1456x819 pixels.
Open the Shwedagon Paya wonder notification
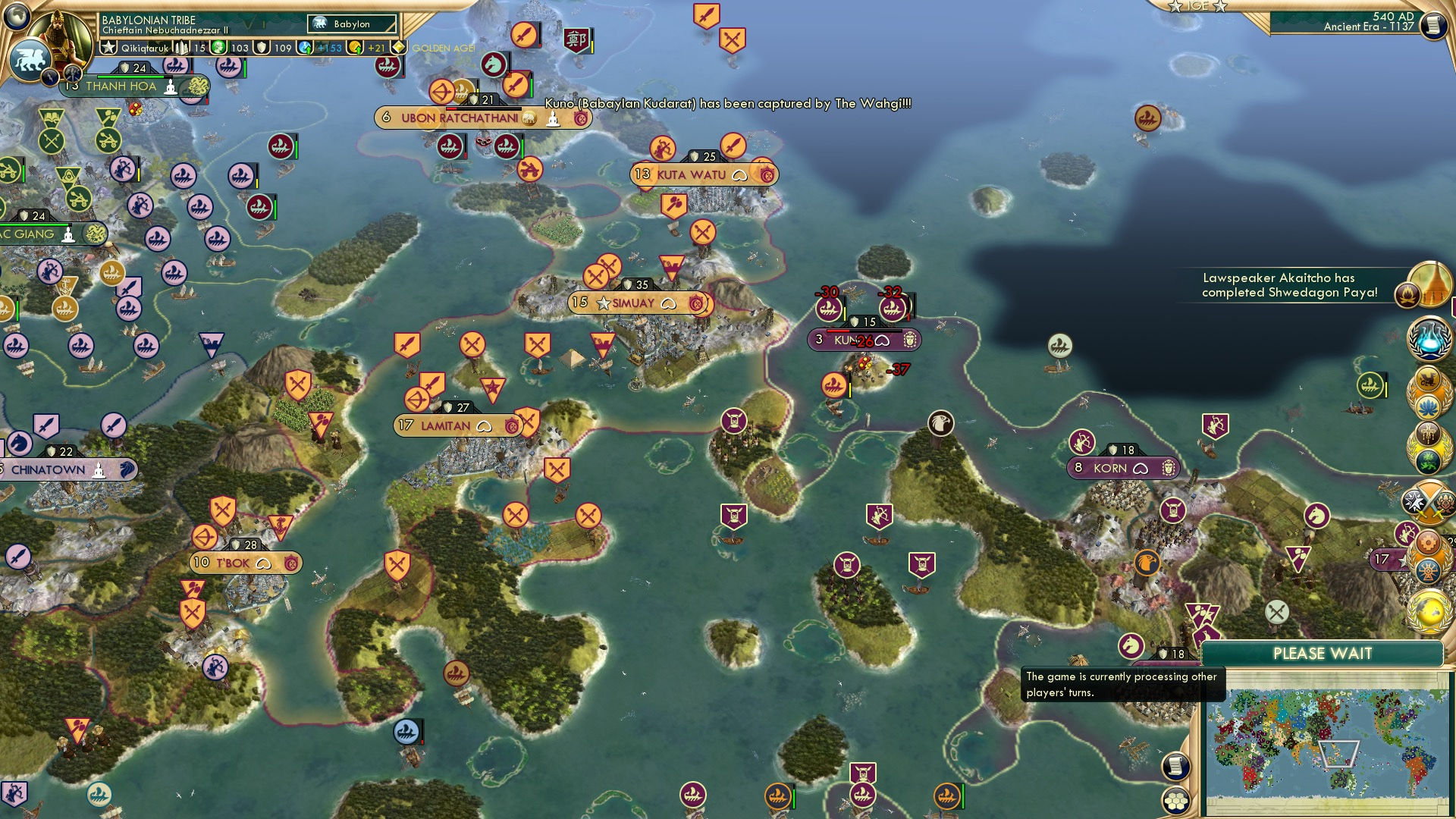point(1429,285)
